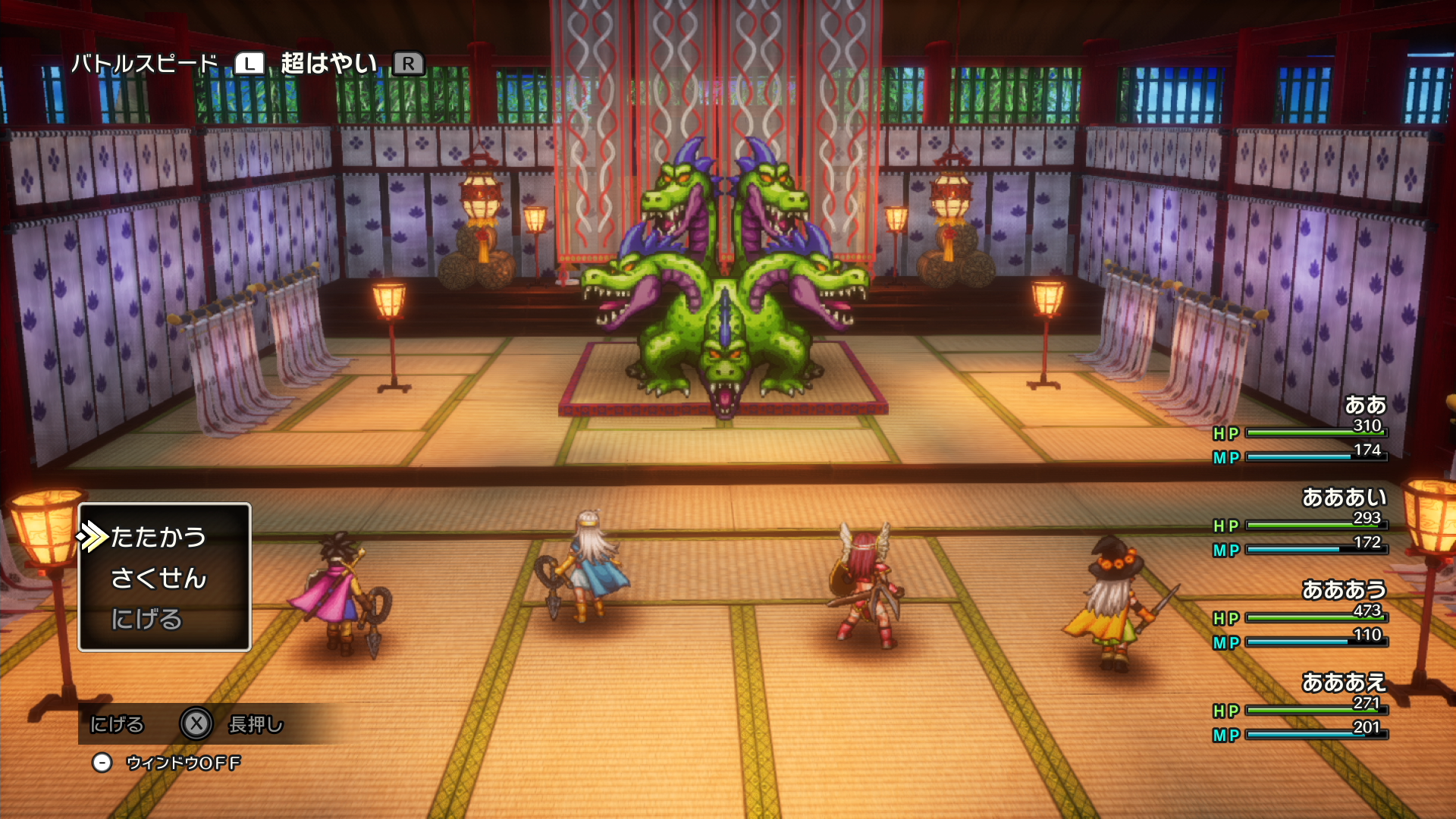Select the たたかう (Fight) command
Screen dimensions: 1456x819
(158, 537)
